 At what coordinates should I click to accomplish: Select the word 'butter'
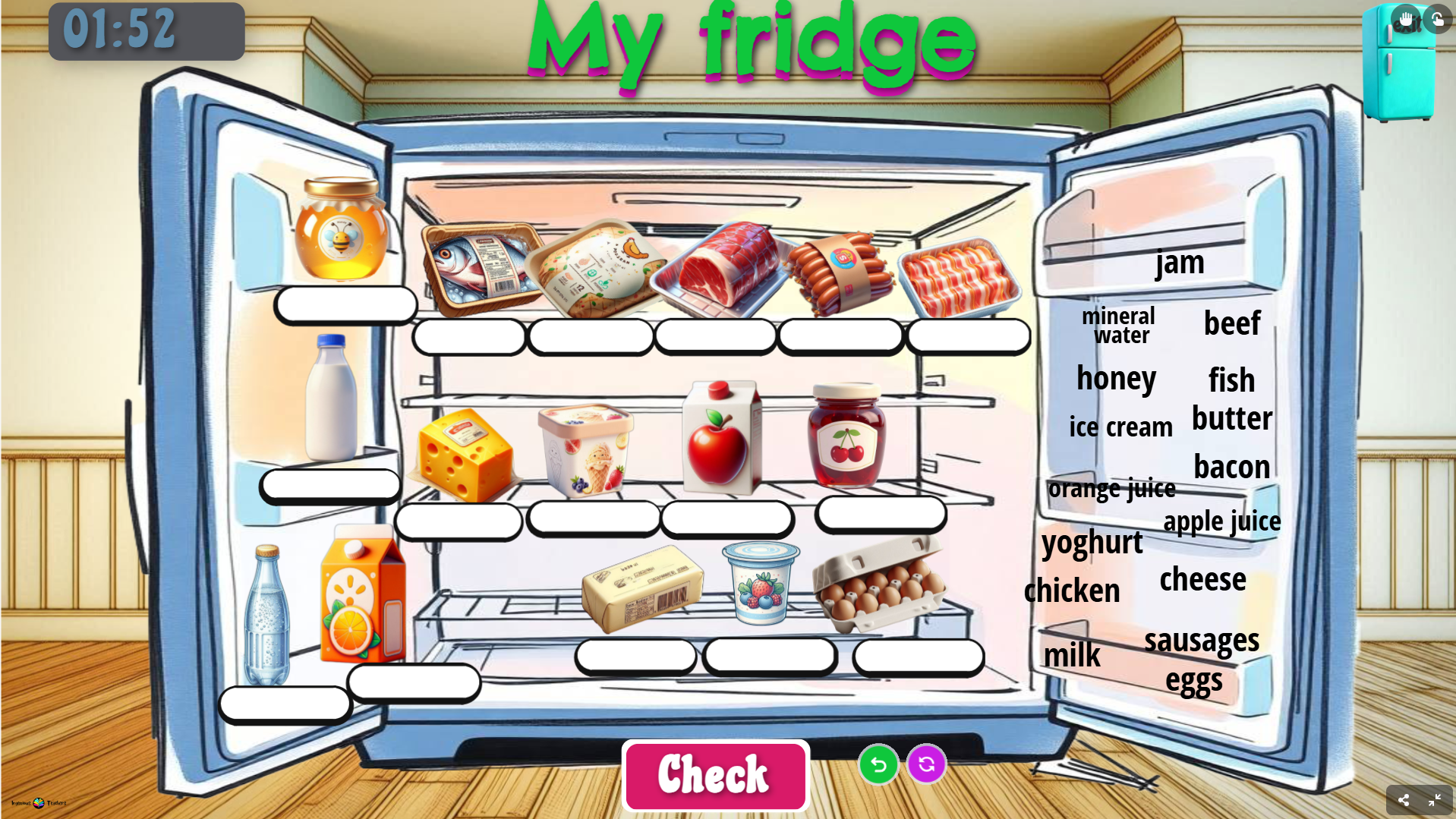tap(1232, 418)
